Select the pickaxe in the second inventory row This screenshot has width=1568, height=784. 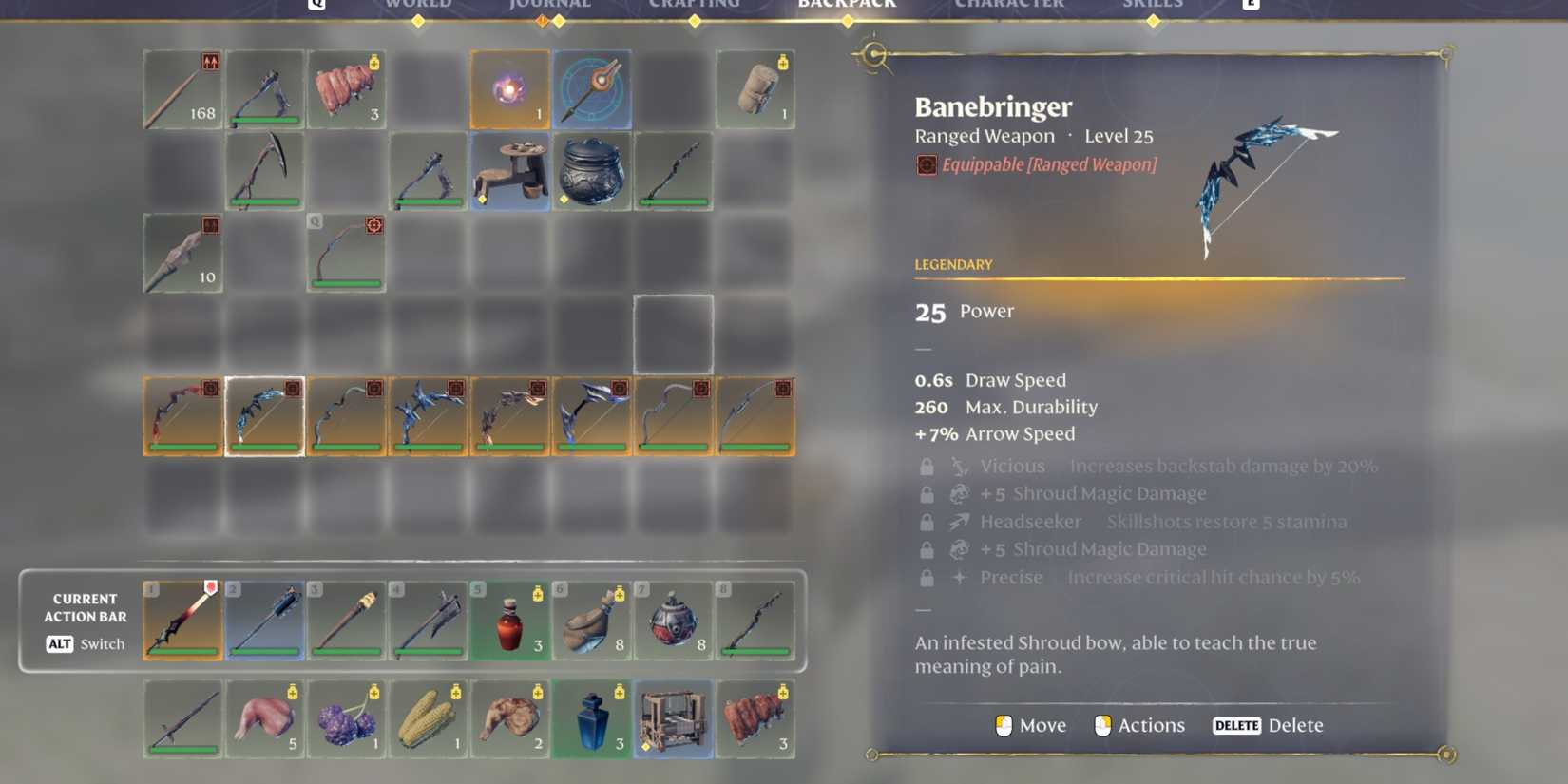264,173
